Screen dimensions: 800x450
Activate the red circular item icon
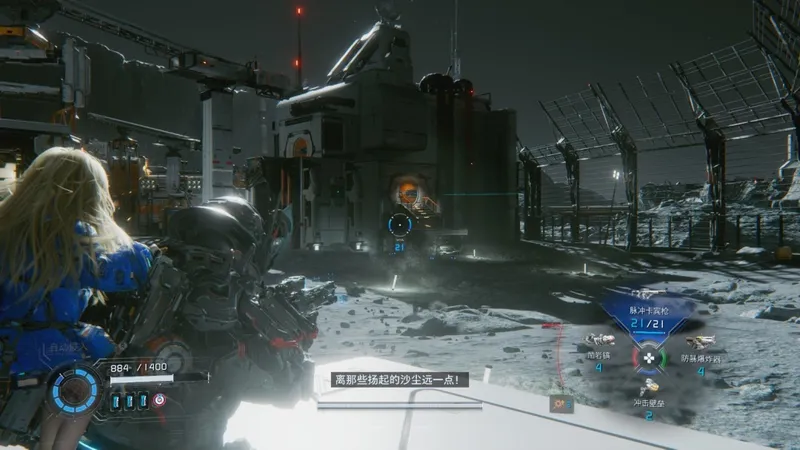pos(159,400)
